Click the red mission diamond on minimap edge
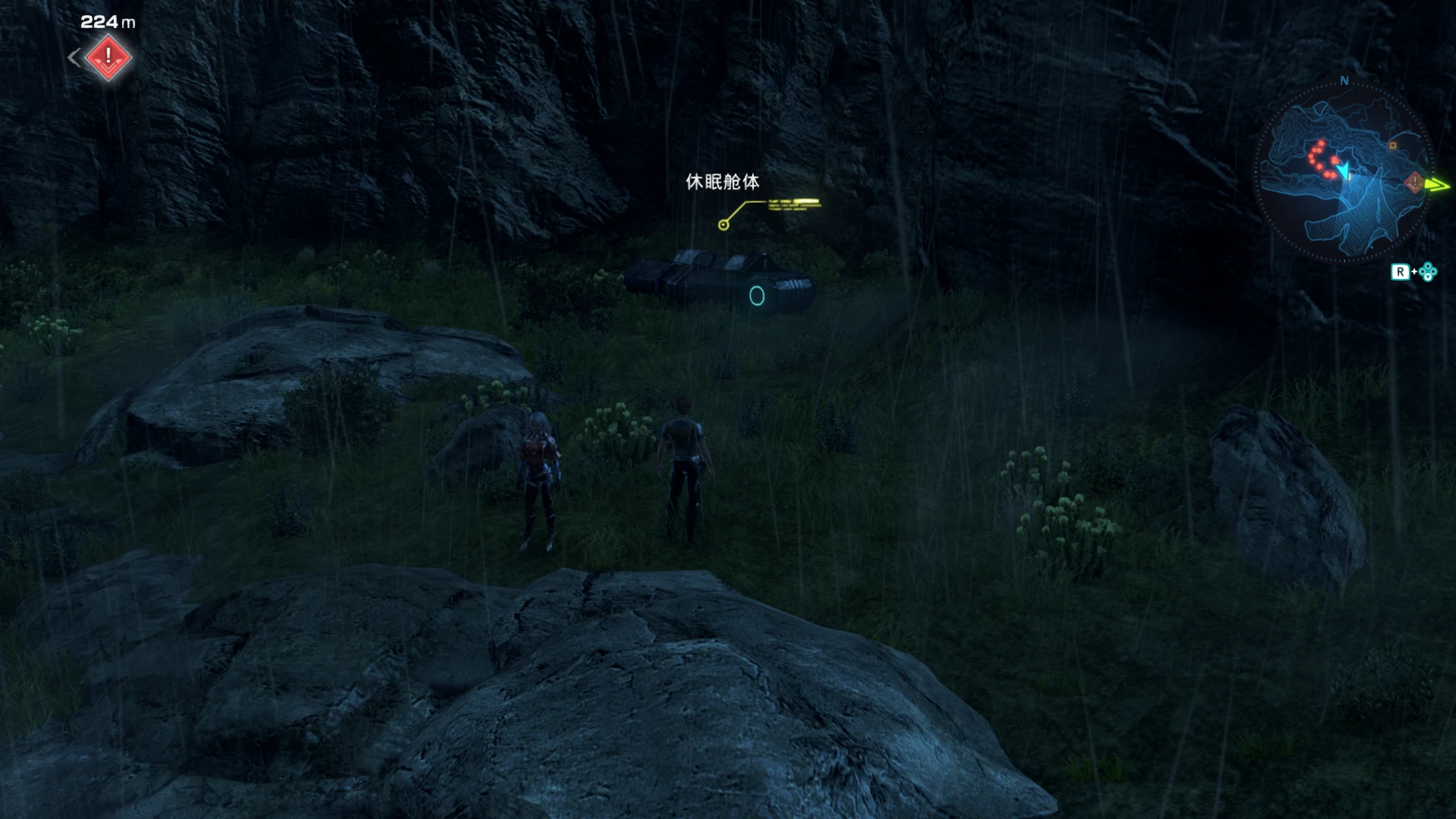 pyautogui.click(x=1414, y=183)
